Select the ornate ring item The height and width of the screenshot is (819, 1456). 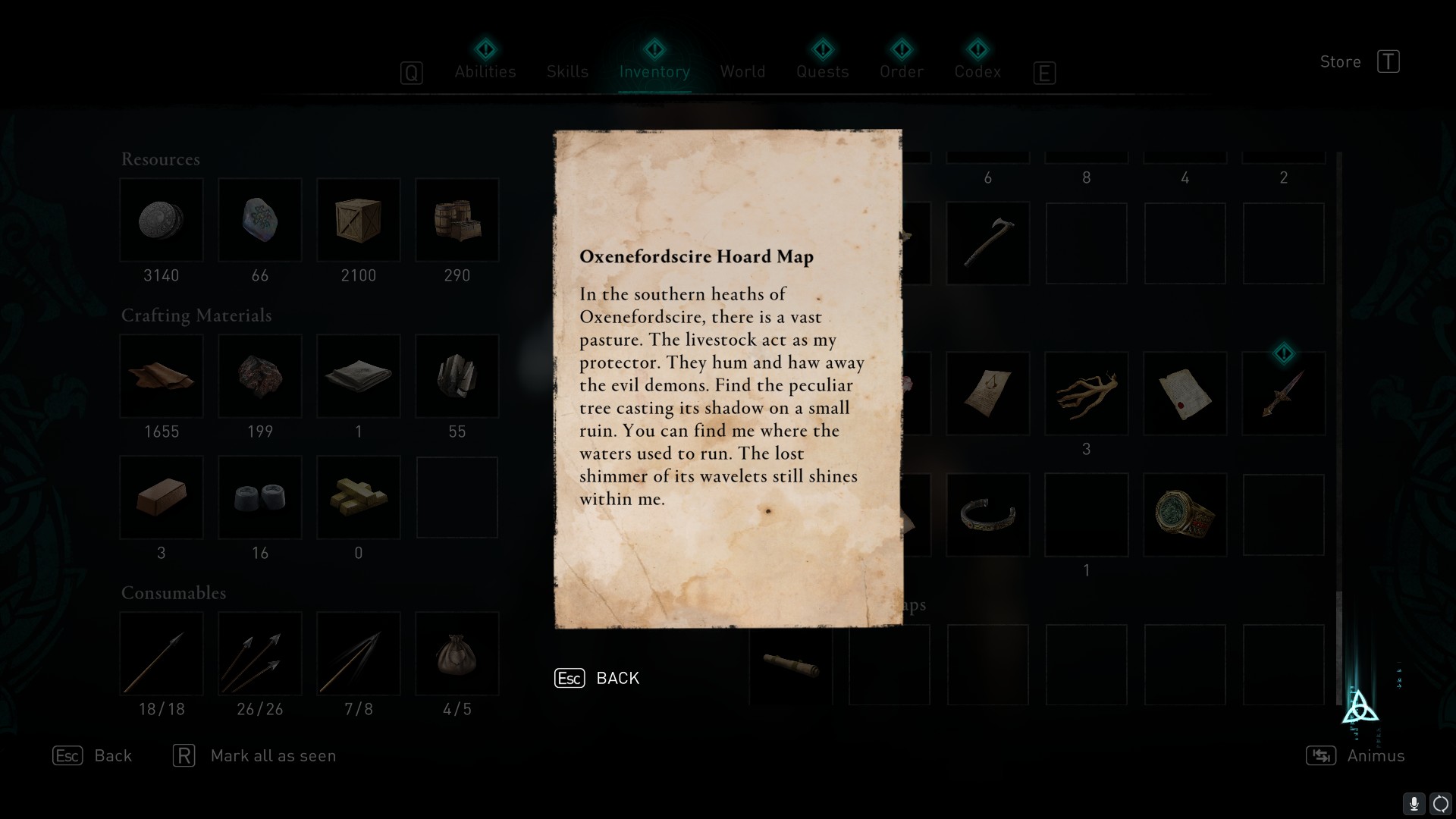click(x=1185, y=515)
